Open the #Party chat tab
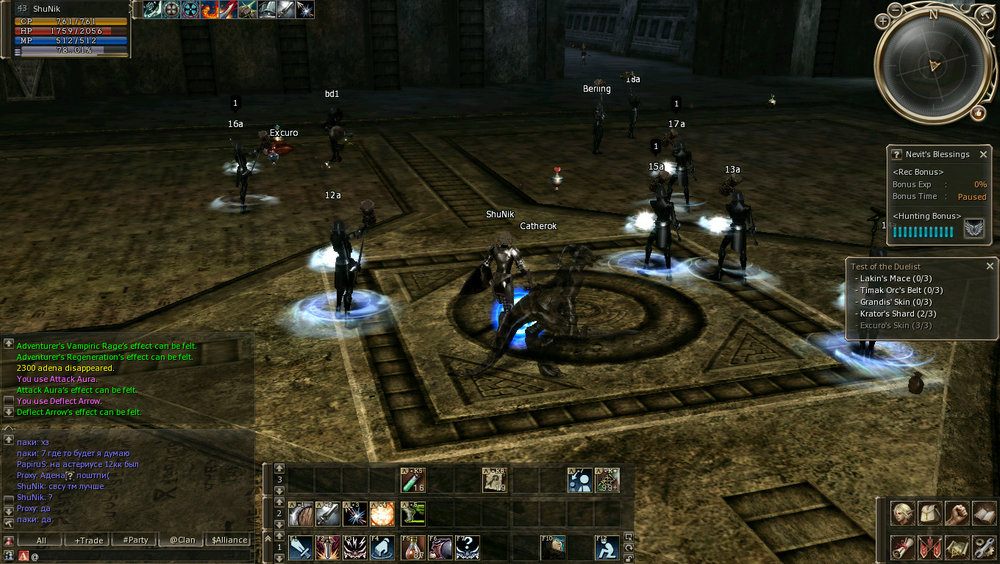Image resolution: width=1000 pixels, height=564 pixels. [x=135, y=540]
